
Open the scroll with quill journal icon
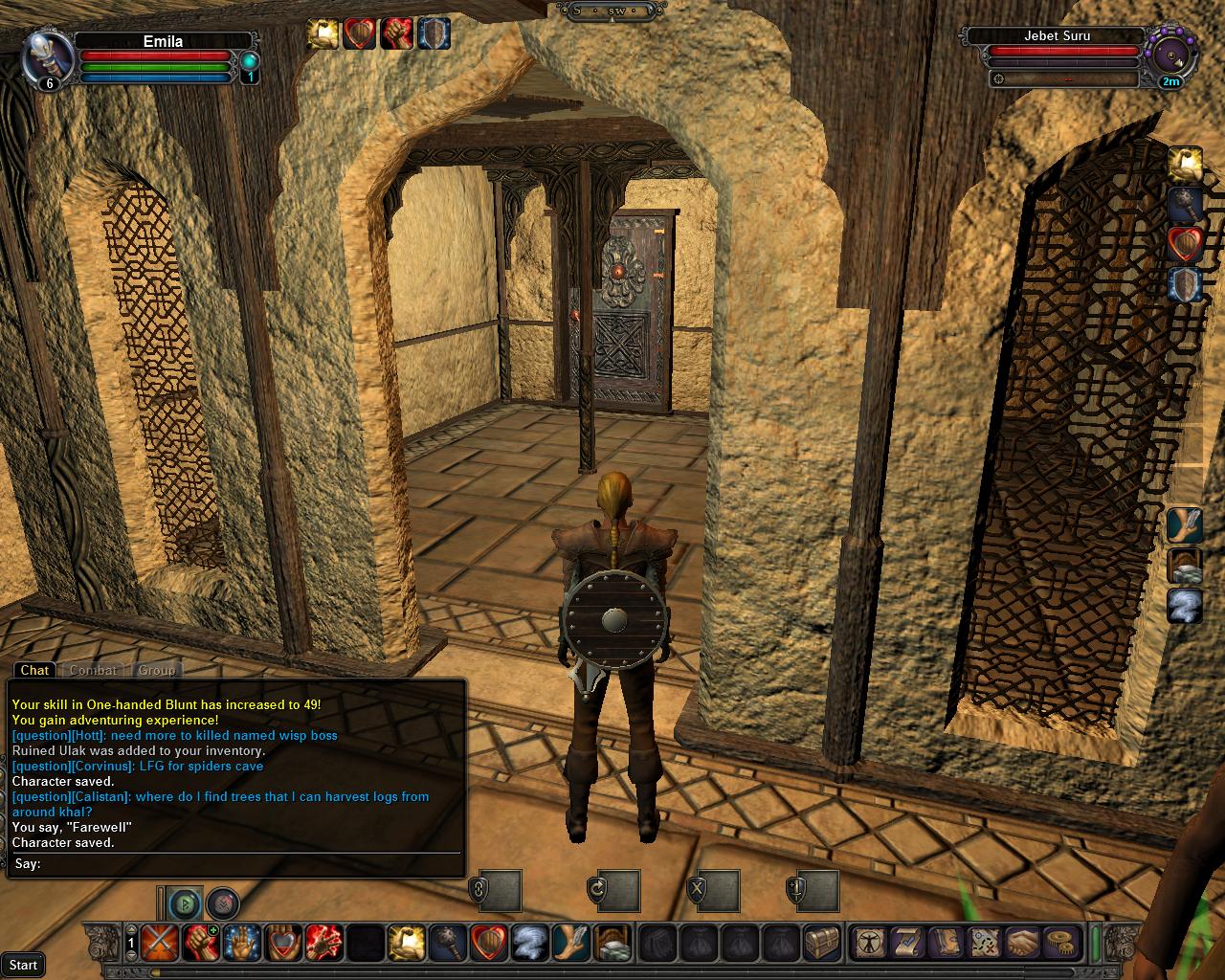[x=907, y=943]
